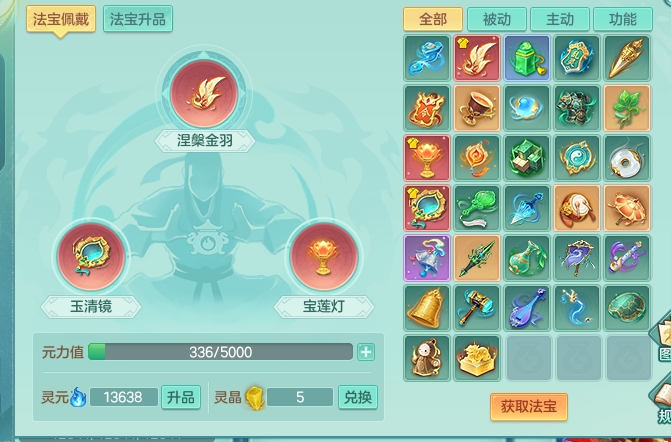Screen dimensions: 671x442
Task: Add 元力值 with the plus button
Action: point(366,352)
